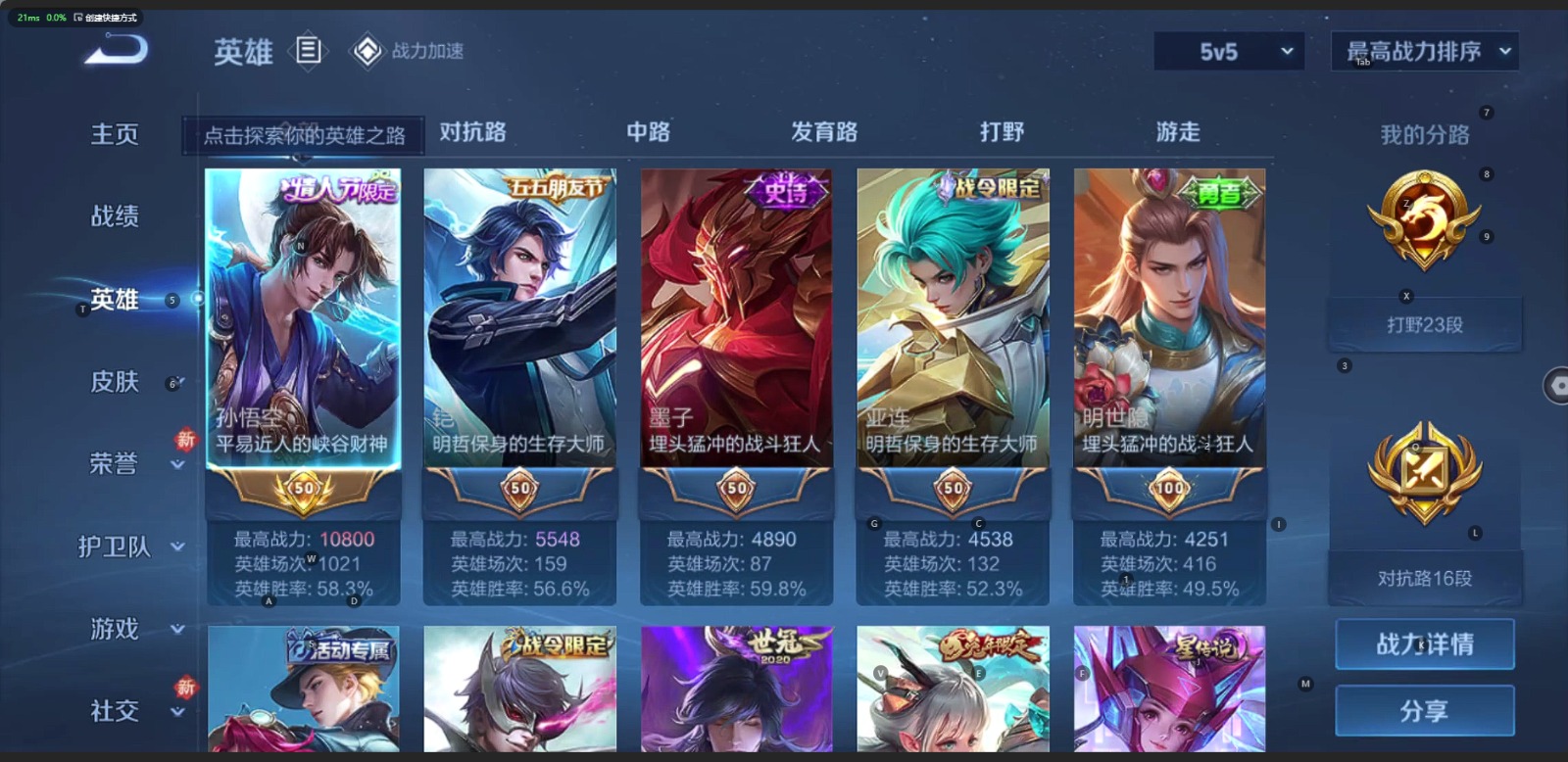The width and height of the screenshot is (1568, 762).
Task: Go back using the return arrow
Action: tap(118, 49)
